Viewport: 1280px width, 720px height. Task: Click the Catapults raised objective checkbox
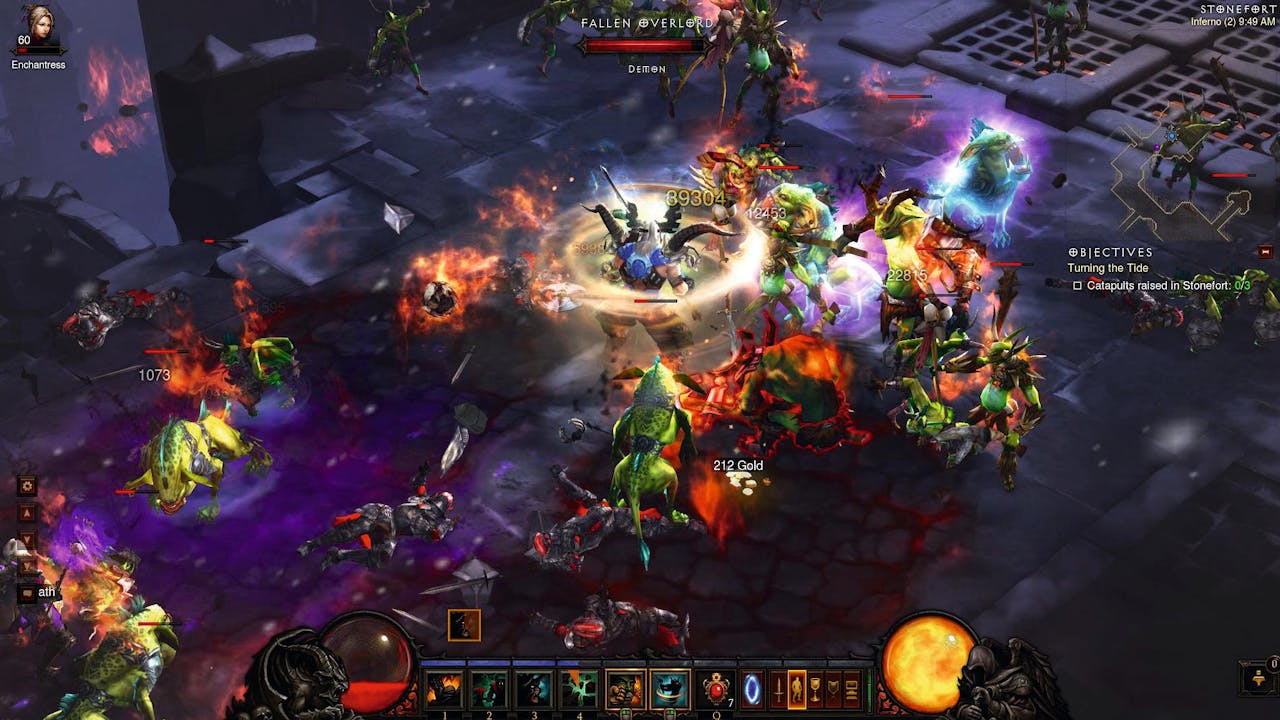click(x=1078, y=285)
